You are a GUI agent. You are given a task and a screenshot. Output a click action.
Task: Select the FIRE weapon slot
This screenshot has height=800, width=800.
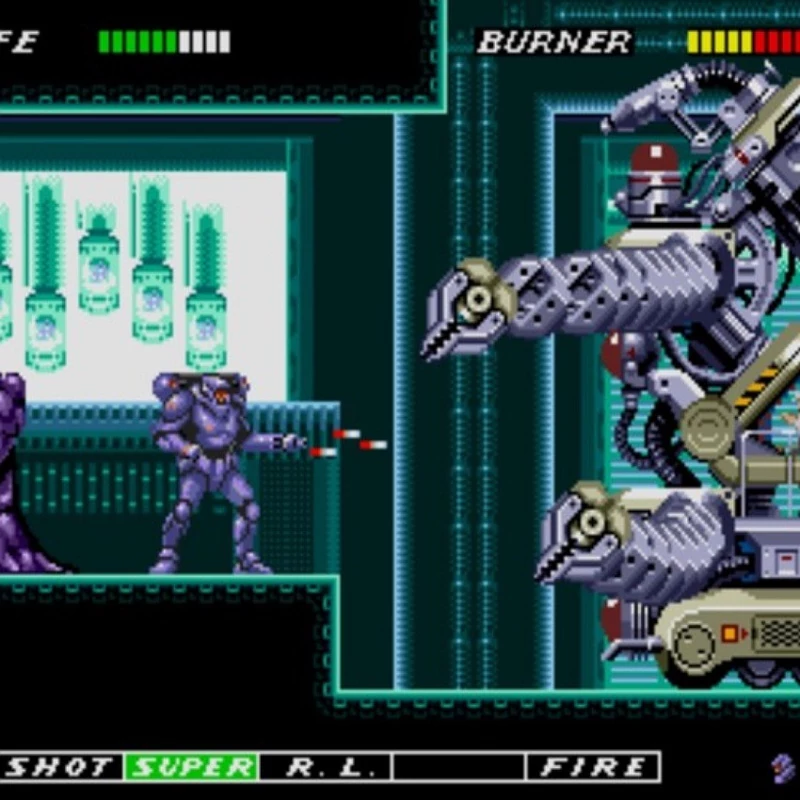tap(593, 767)
